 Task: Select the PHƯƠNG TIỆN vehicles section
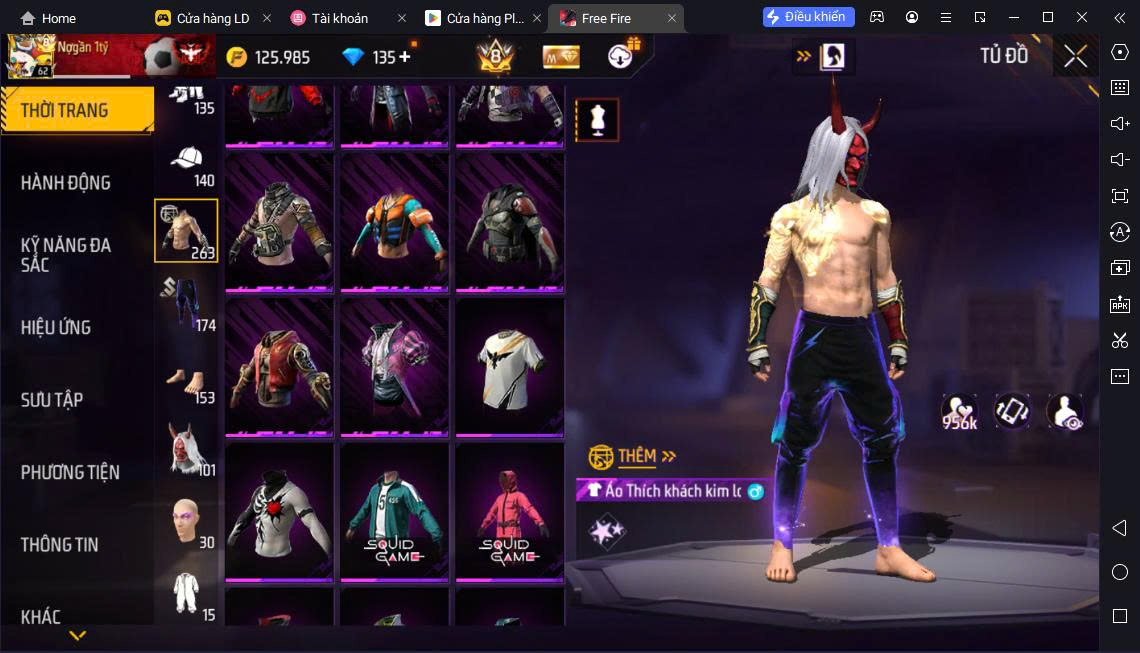[x=70, y=472]
